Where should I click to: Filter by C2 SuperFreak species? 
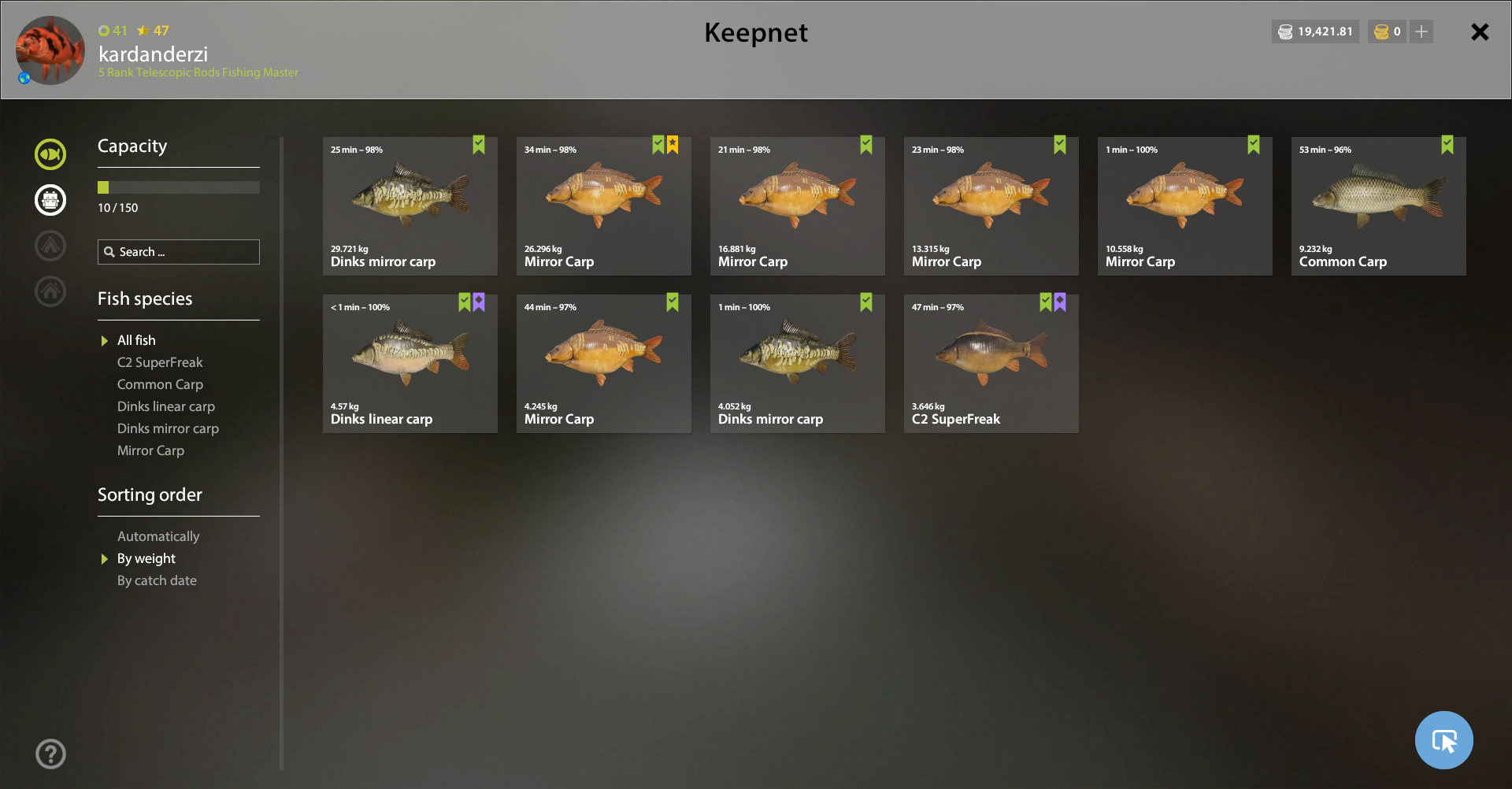[x=160, y=362]
